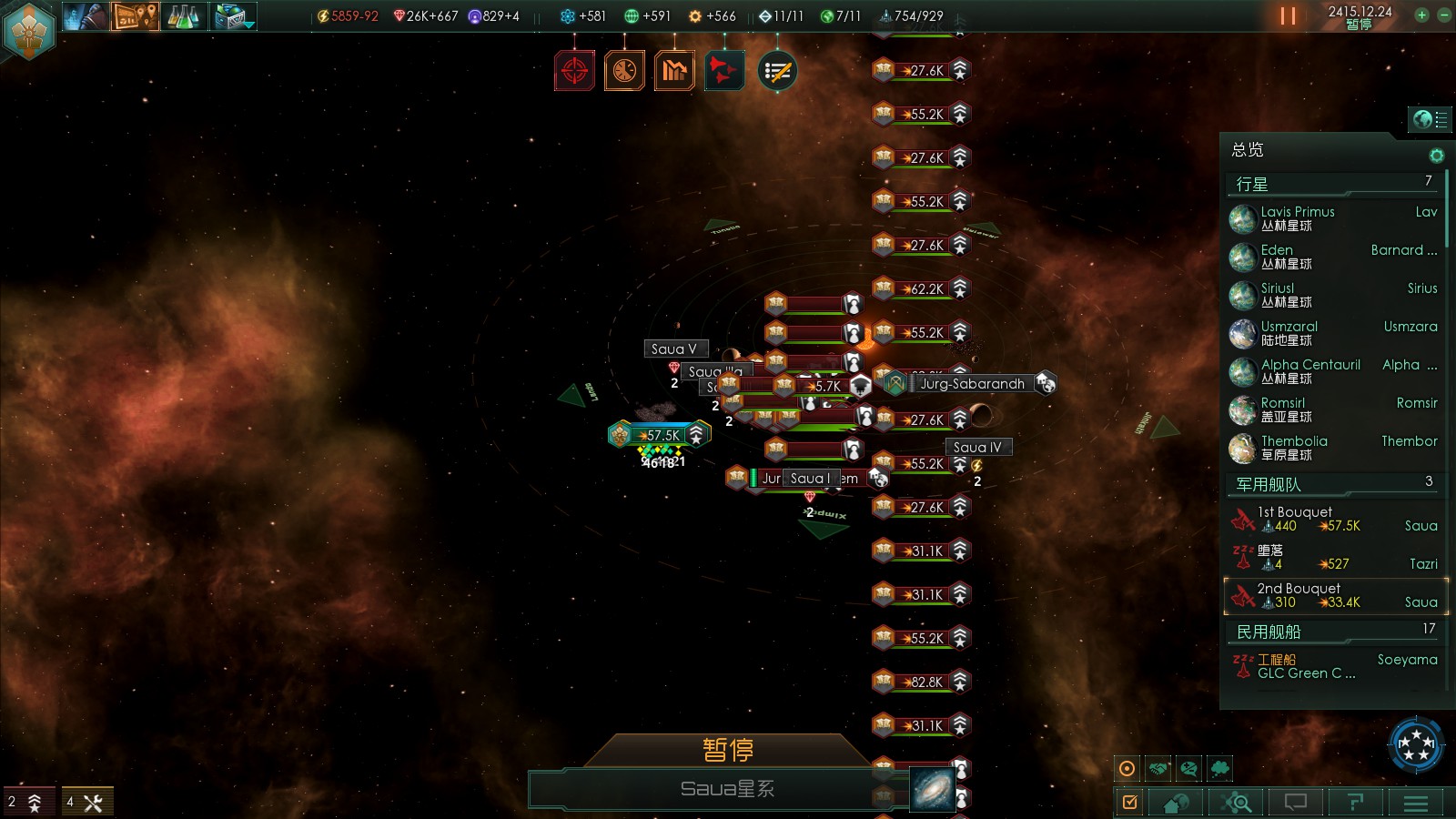Open the sensor range search tool bottom right
The height and width of the screenshot is (819, 1456).
coord(1238,803)
